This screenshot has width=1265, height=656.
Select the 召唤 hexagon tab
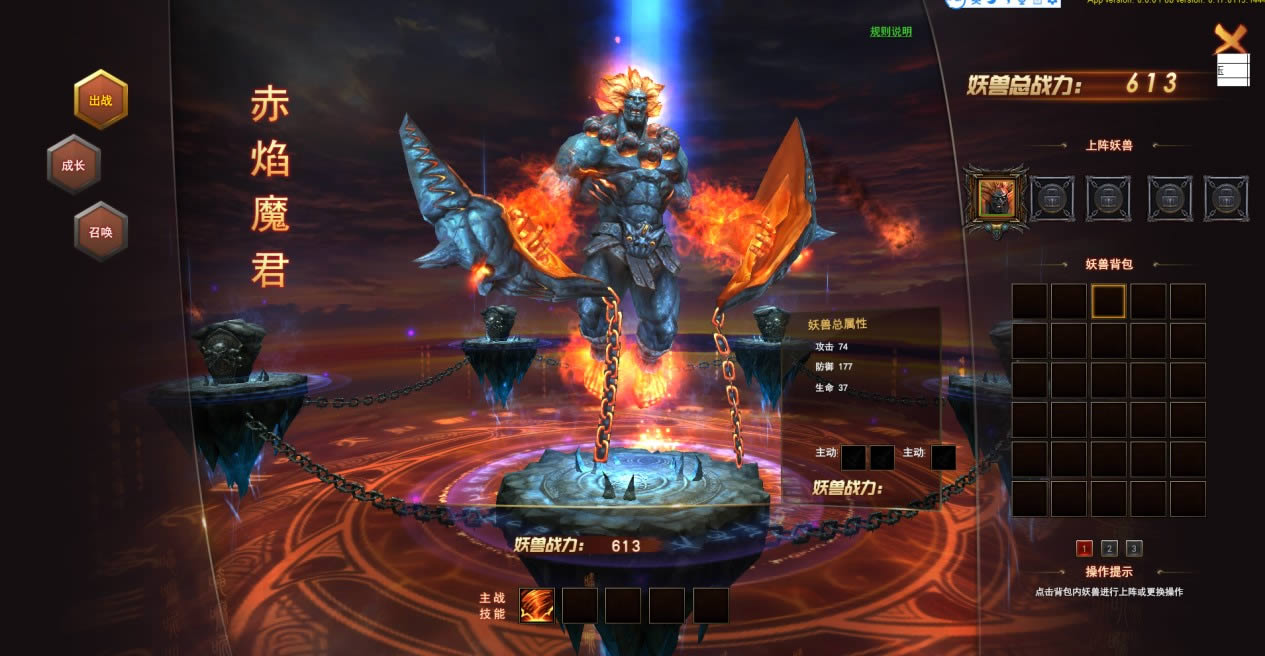coord(101,231)
